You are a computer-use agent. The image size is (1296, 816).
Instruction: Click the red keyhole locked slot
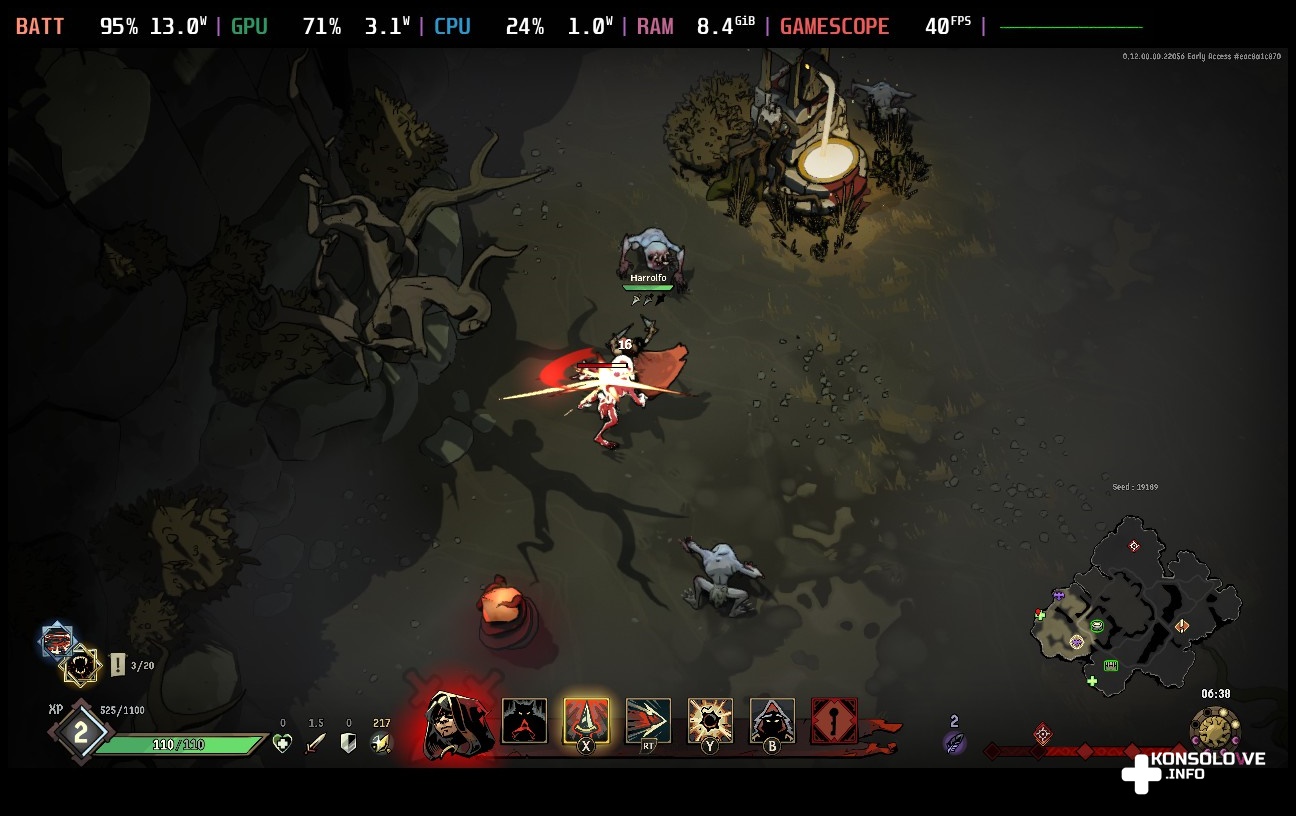tap(834, 721)
